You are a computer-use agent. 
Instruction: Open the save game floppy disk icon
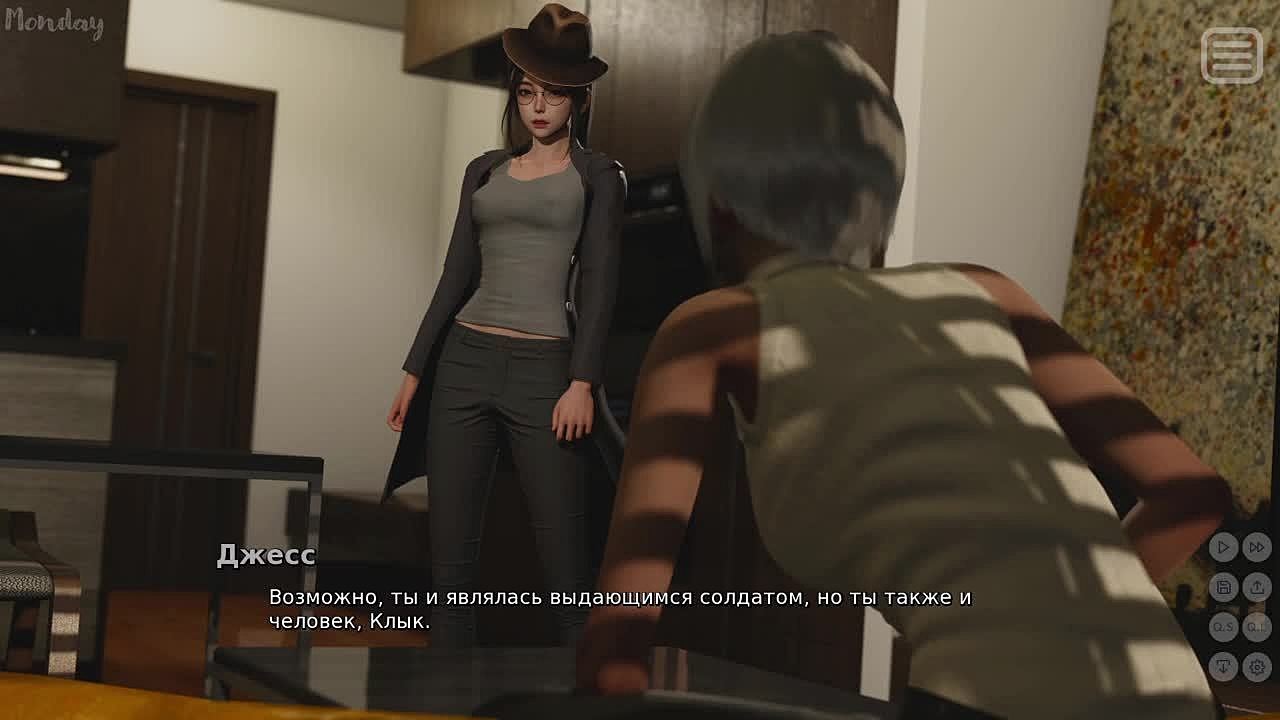point(1223,587)
